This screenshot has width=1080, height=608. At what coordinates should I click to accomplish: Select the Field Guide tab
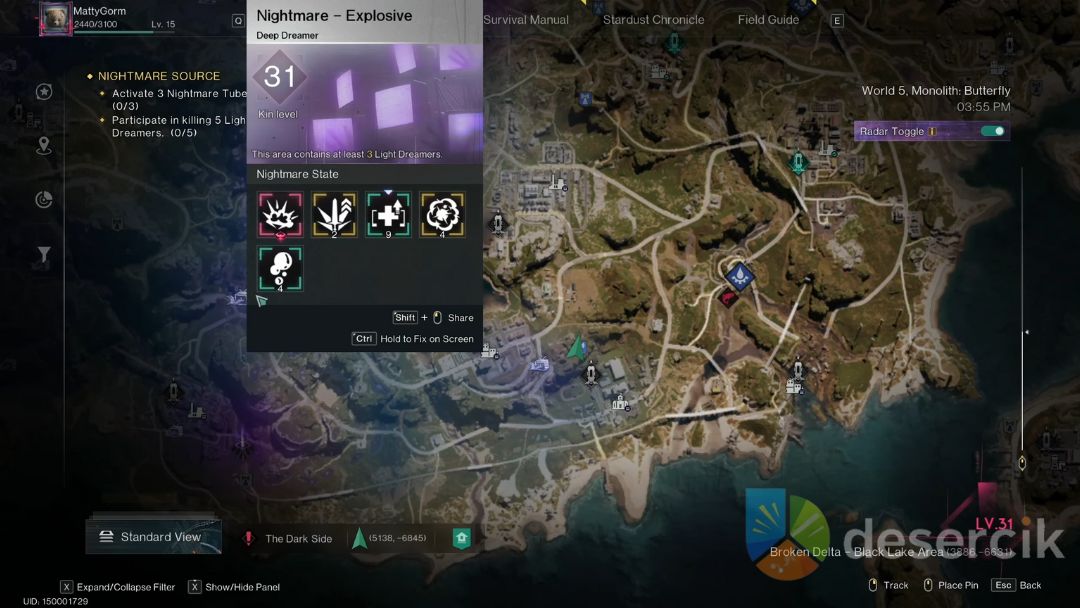770,20
